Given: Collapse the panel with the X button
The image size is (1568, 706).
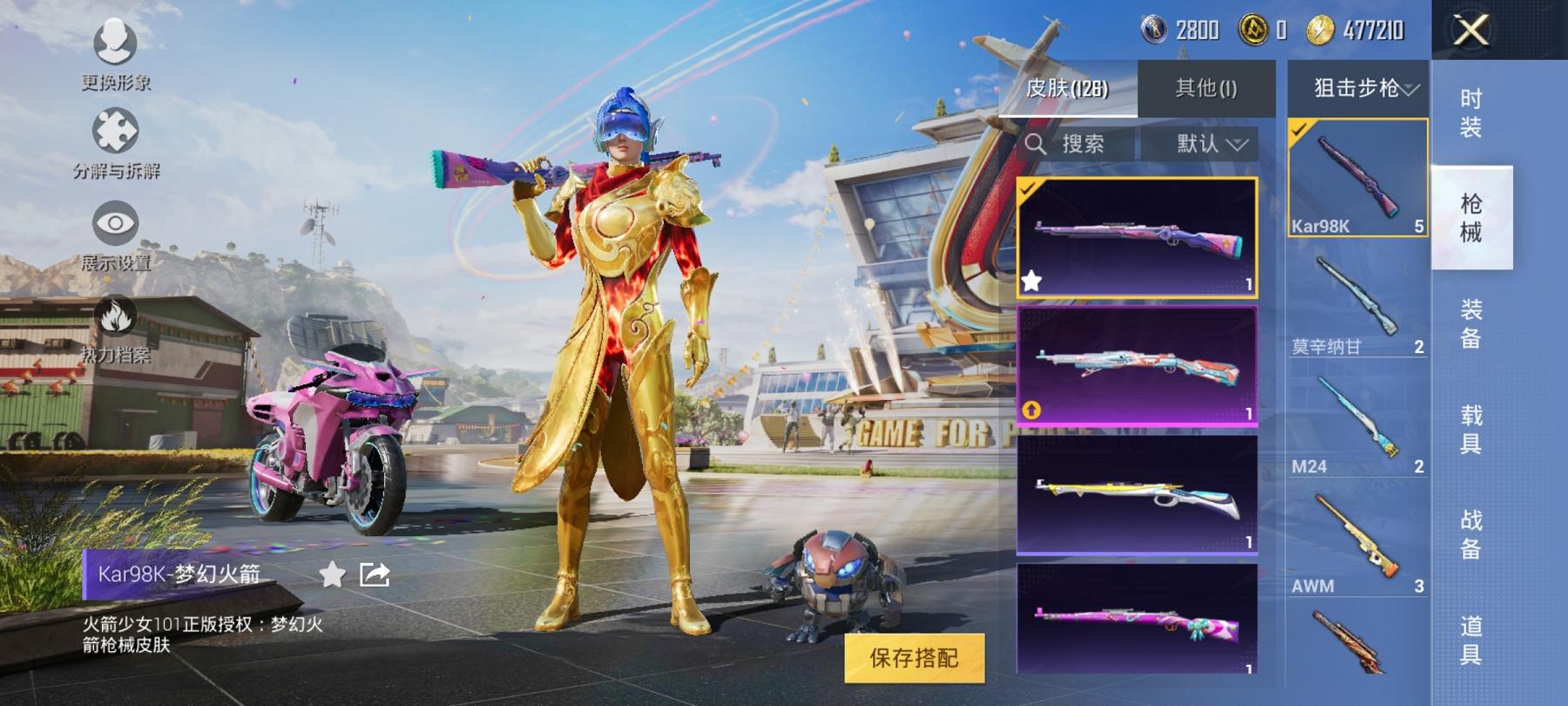Looking at the screenshot, I should (1470, 30).
